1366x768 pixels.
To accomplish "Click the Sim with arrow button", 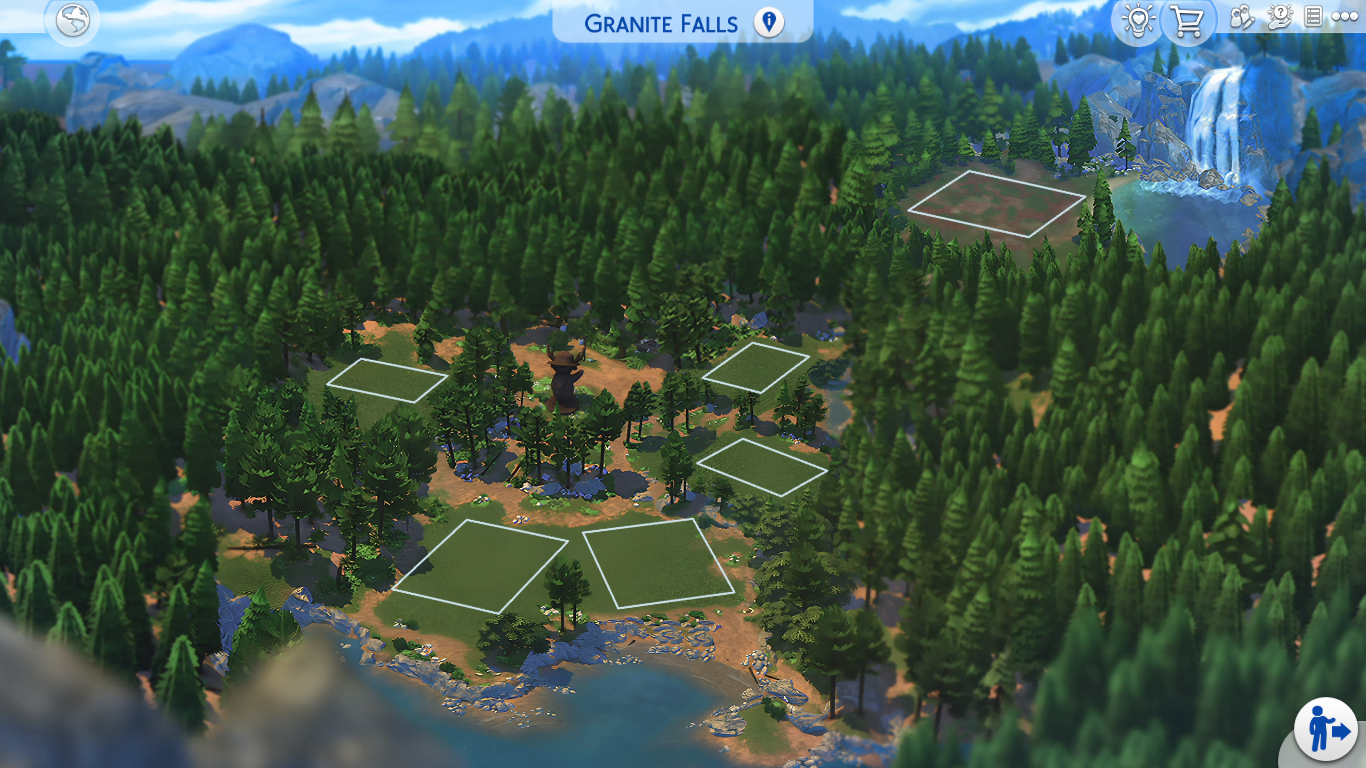I will click(x=1325, y=729).
